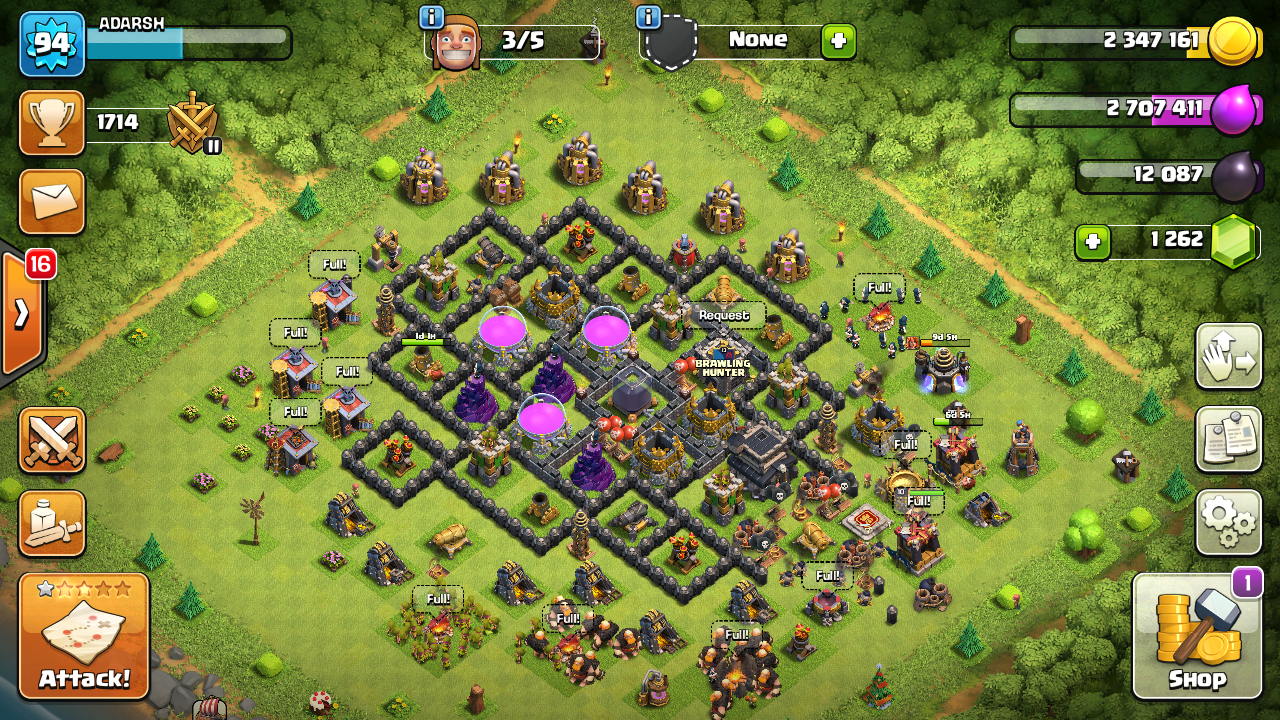The image size is (1280, 720).
Task: Add a shield with green plus
Action: click(x=838, y=41)
